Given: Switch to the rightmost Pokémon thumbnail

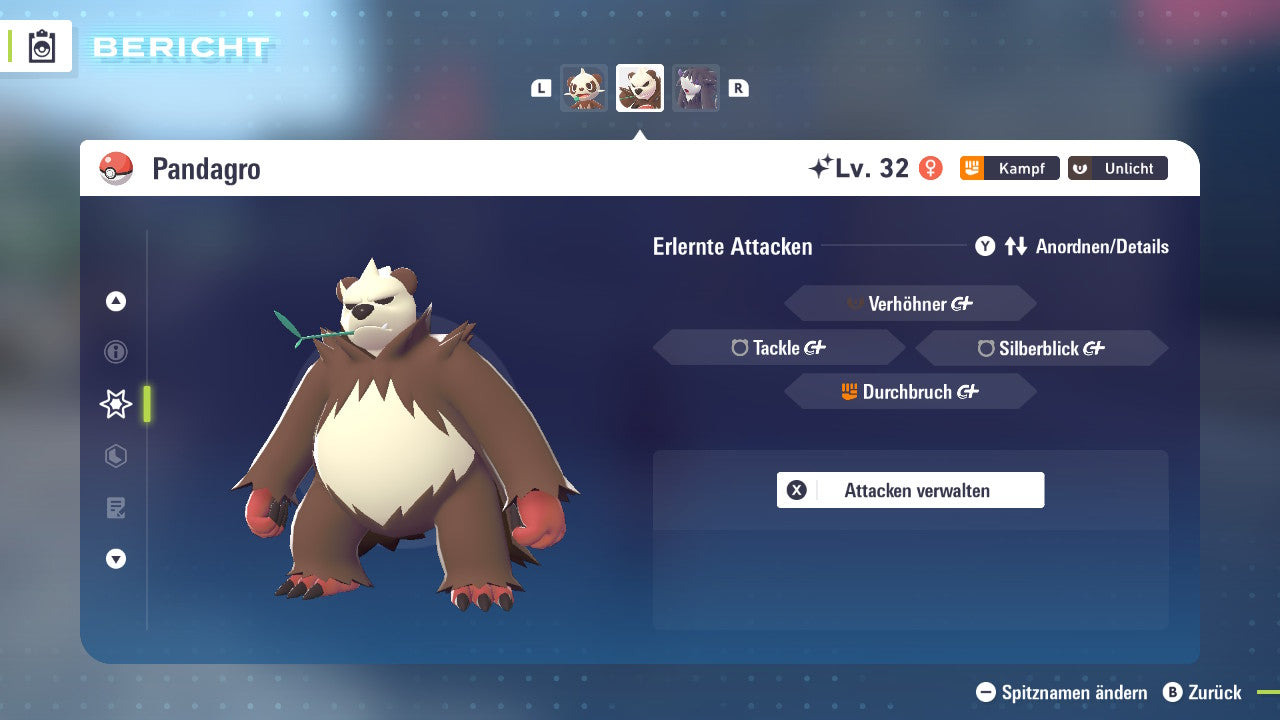Looking at the screenshot, I should (x=695, y=88).
